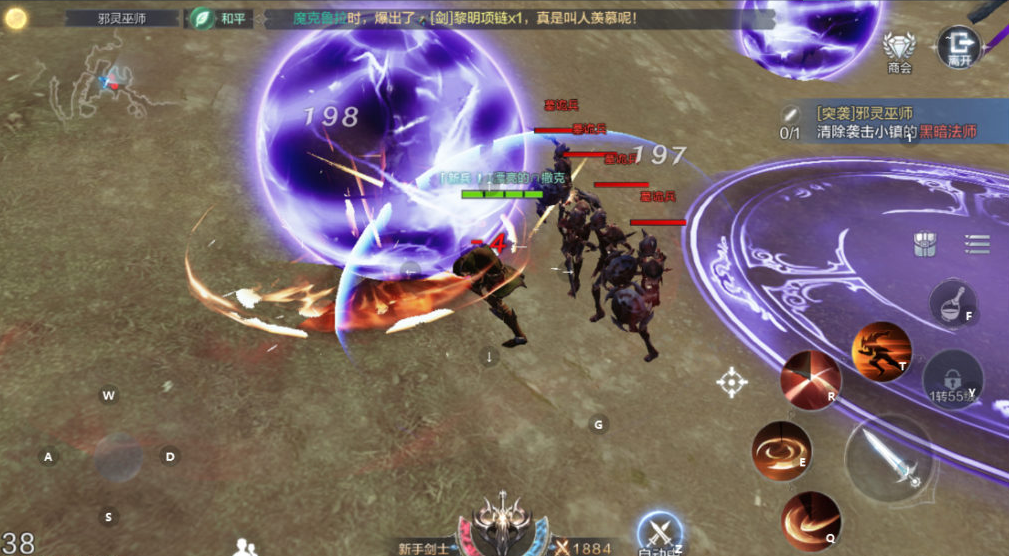Click the glowing sun icon
1009x556 pixels.
pyautogui.click(x=15, y=18)
